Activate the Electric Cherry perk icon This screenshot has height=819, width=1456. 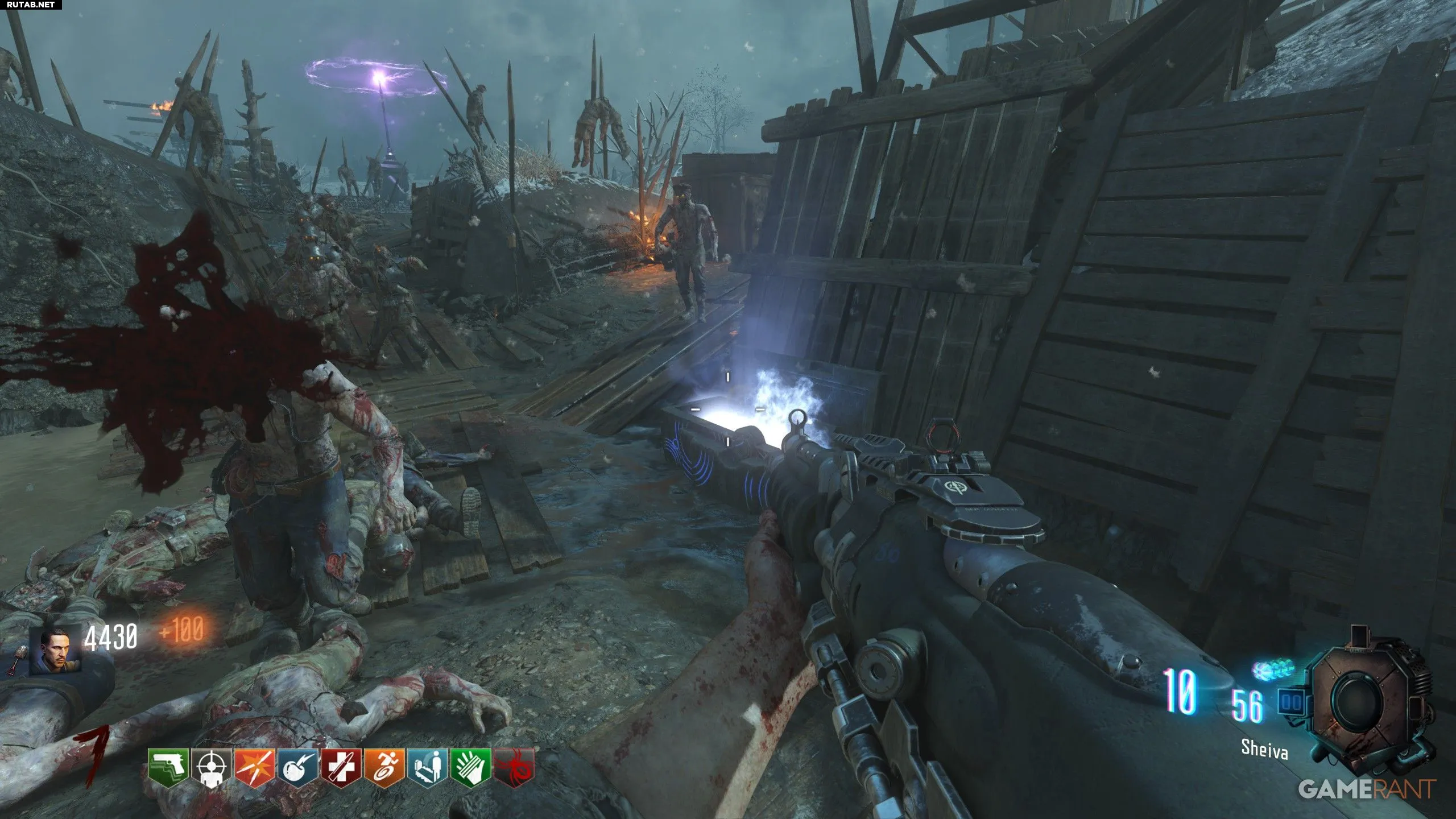(x=298, y=768)
